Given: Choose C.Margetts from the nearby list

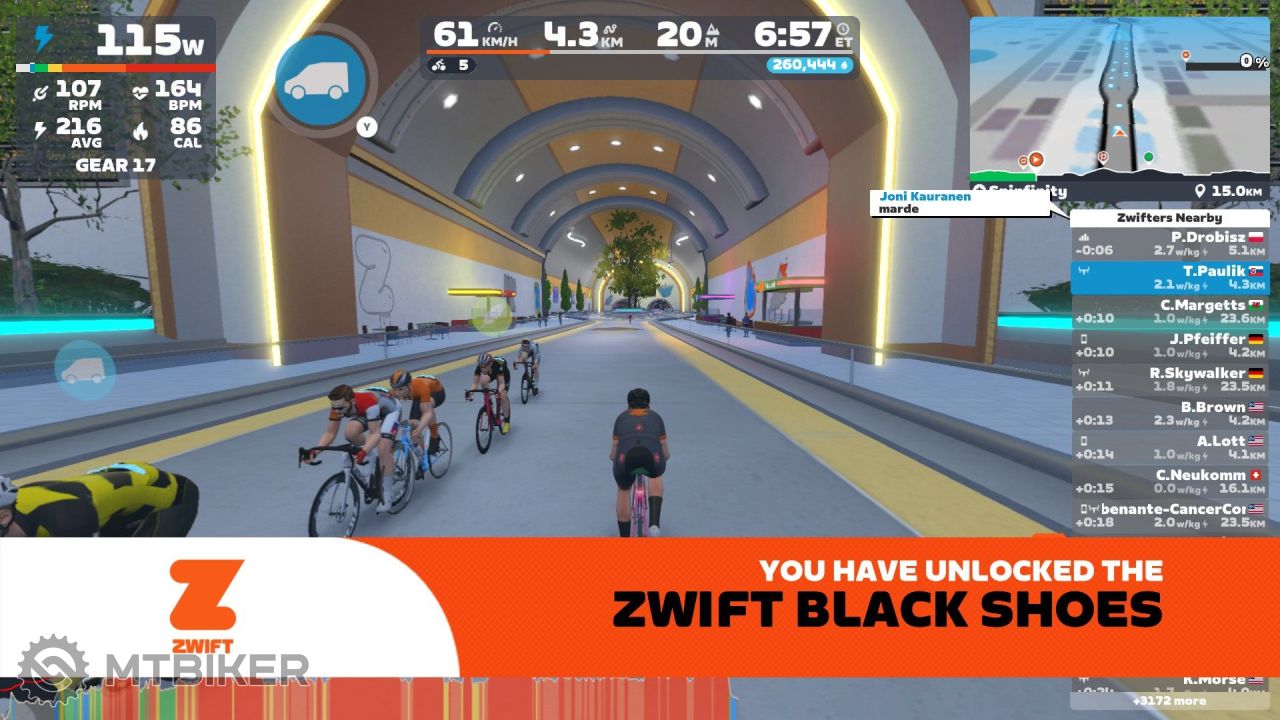Looking at the screenshot, I should pyautogui.click(x=1169, y=312).
